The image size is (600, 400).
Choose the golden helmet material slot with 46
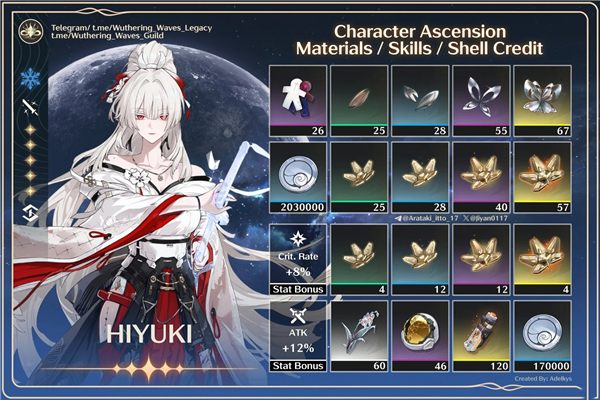coord(420,335)
